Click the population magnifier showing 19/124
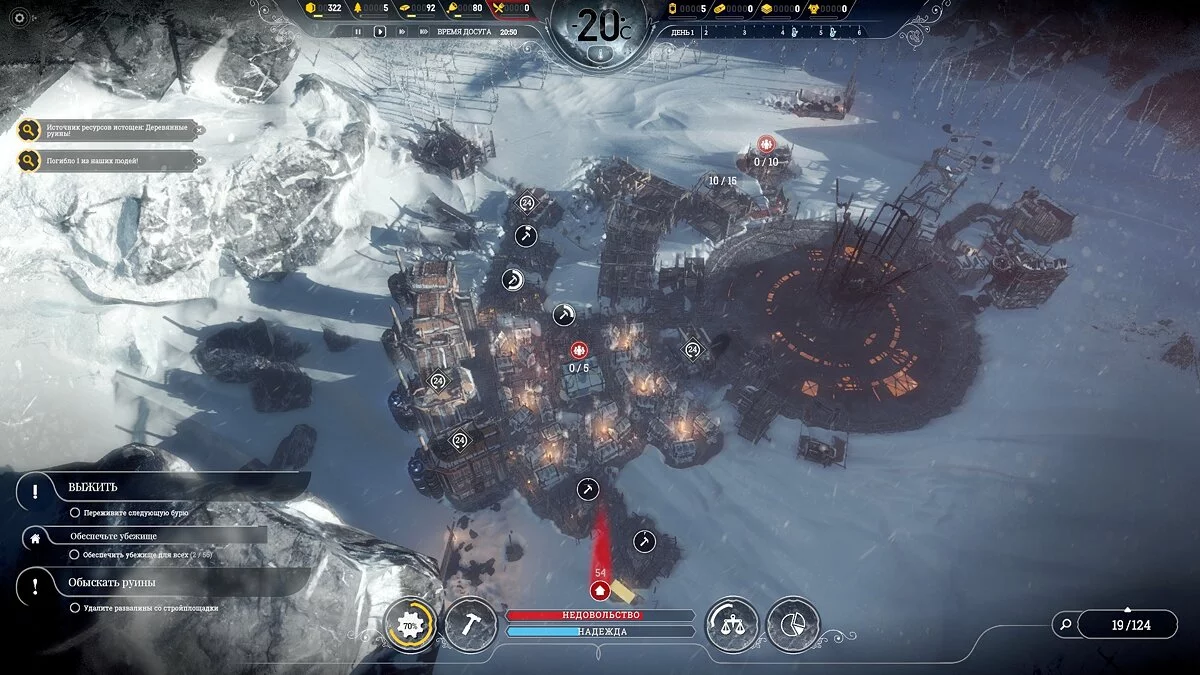 pos(1067,625)
